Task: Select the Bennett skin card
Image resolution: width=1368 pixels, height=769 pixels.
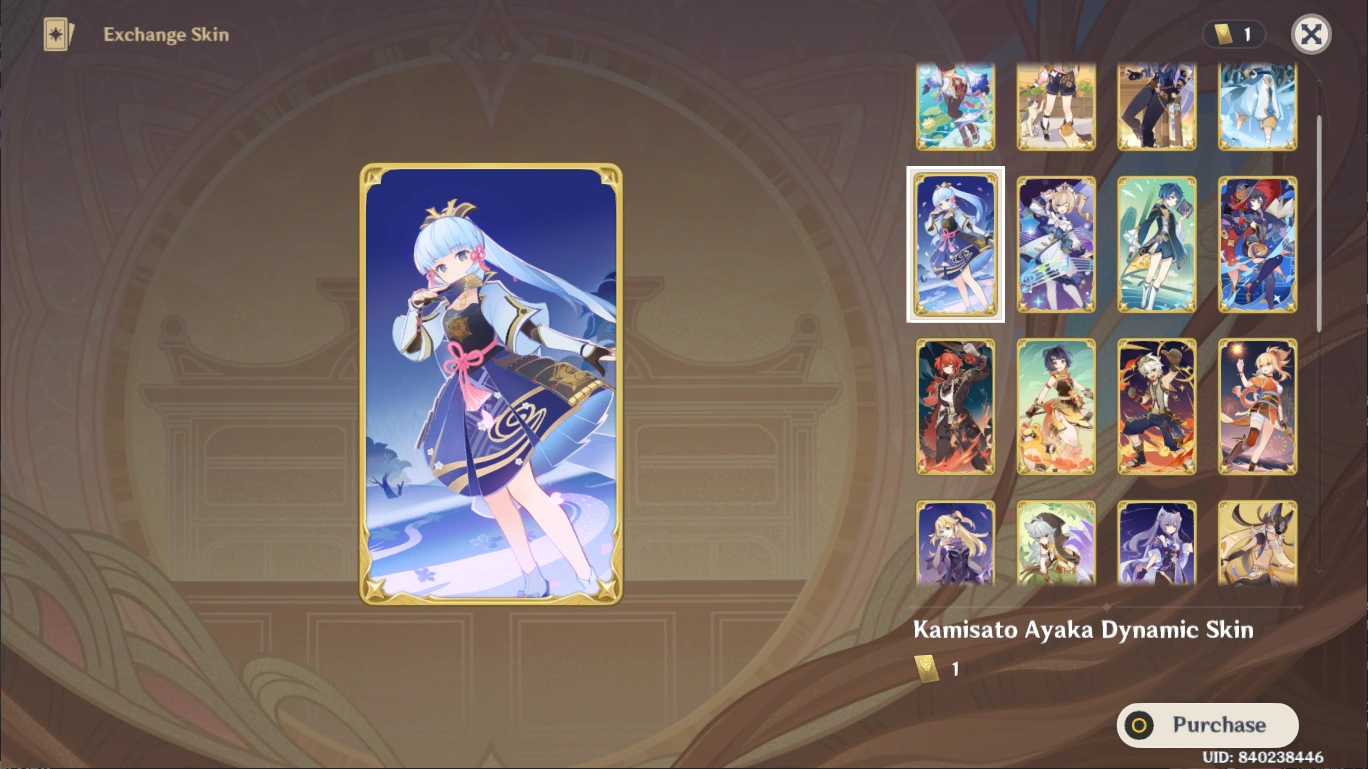Action: tap(1157, 405)
